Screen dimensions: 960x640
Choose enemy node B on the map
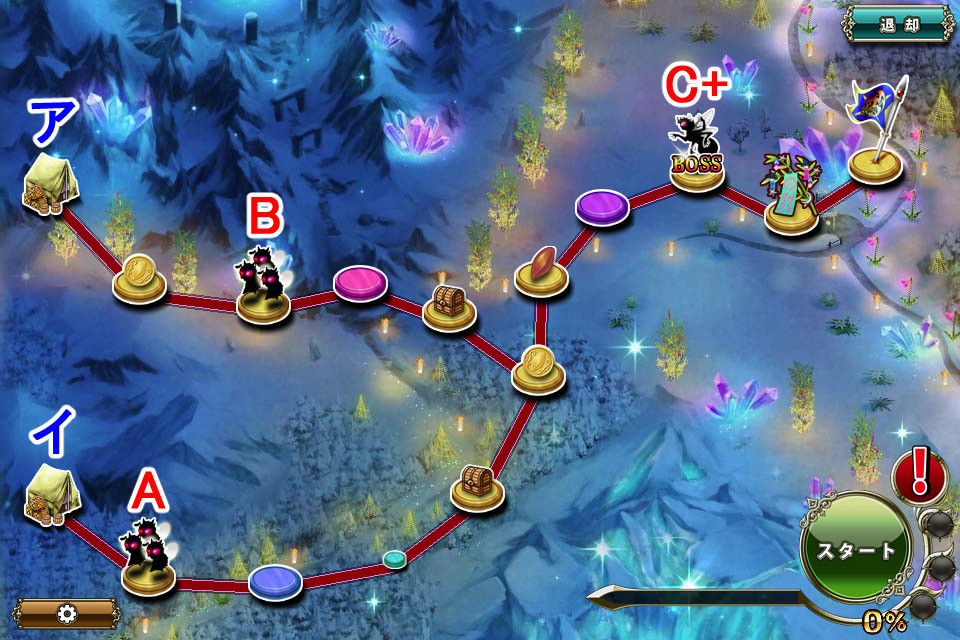click(263, 286)
